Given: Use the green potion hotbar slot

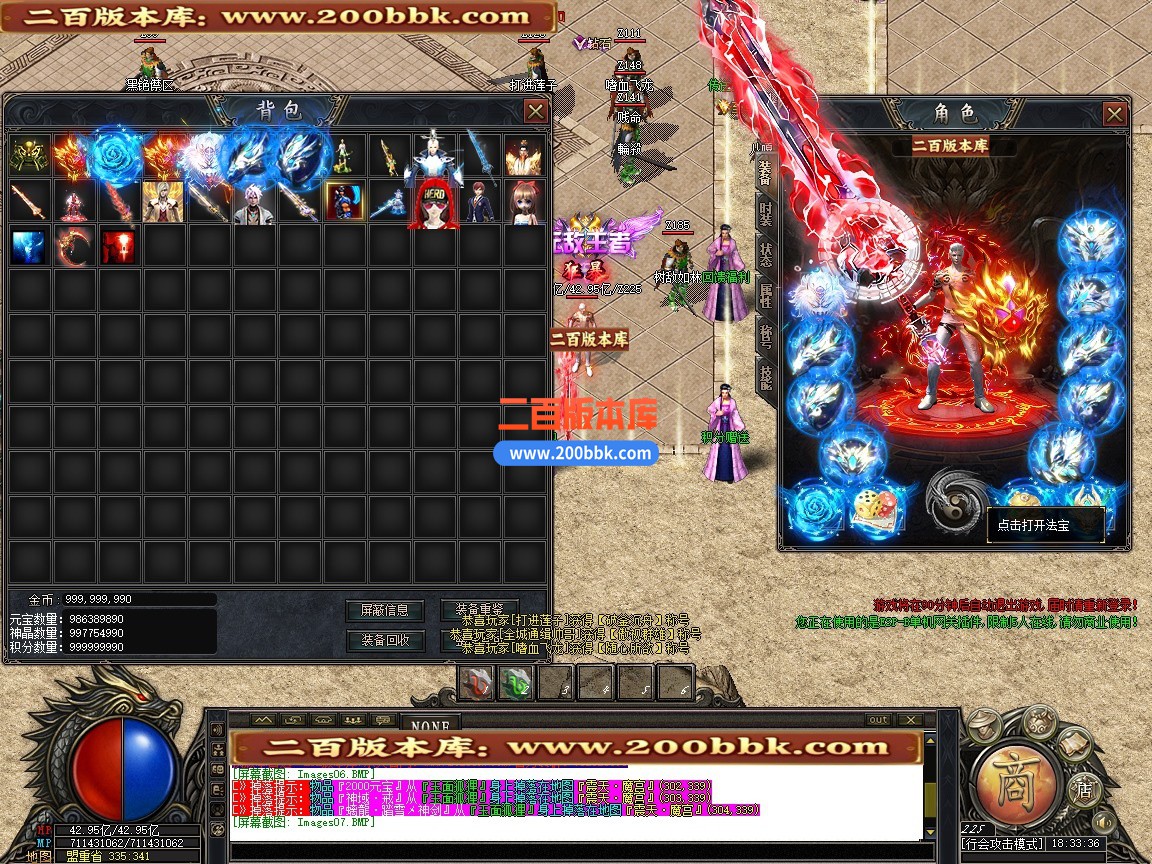Looking at the screenshot, I should click(x=516, y=683).
